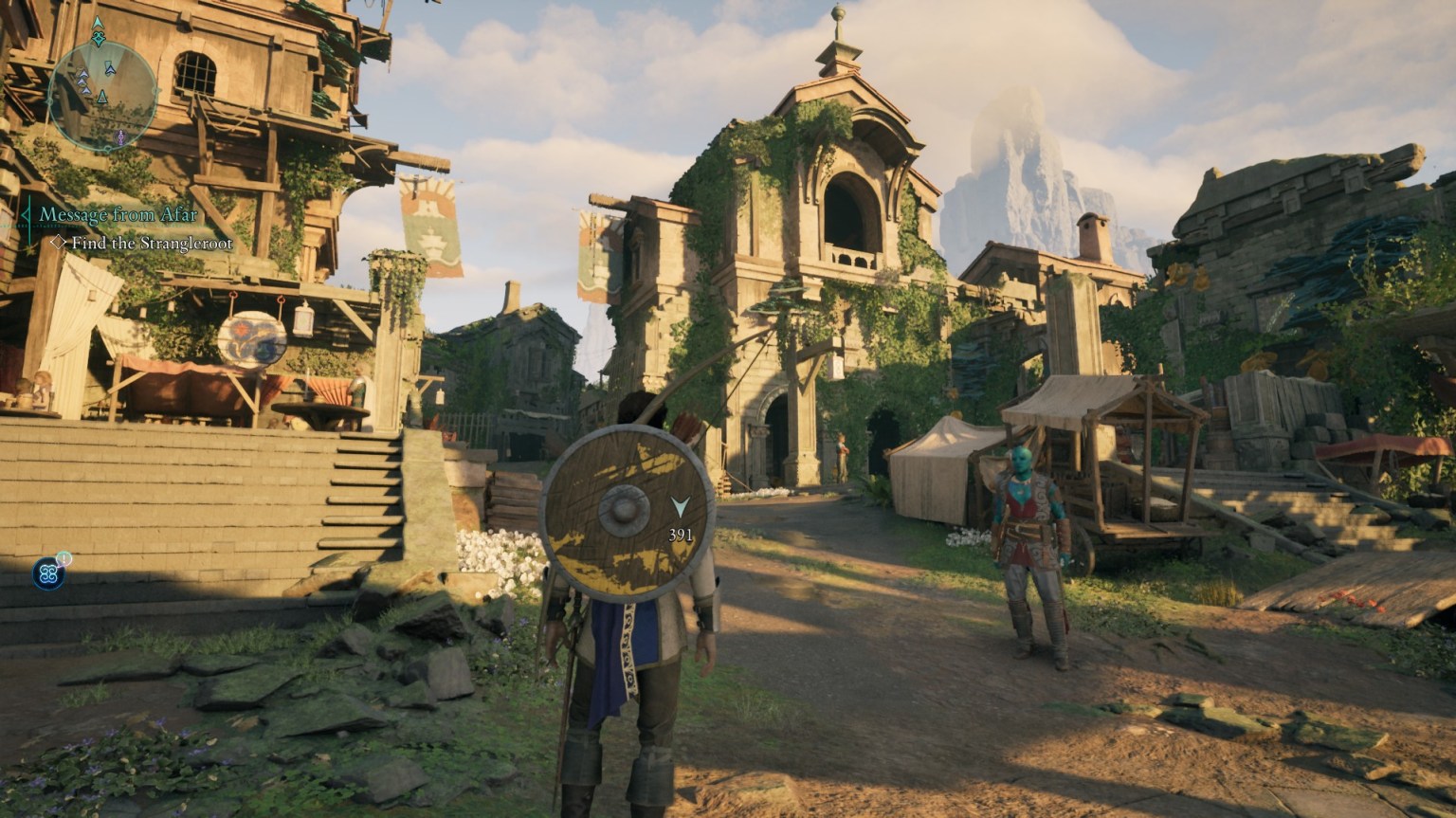This screenshot has width=1456, height=818.
Task: Click the yellow triangle marker on the minimap
Action: pyautogui.click(x=102, y=96)
